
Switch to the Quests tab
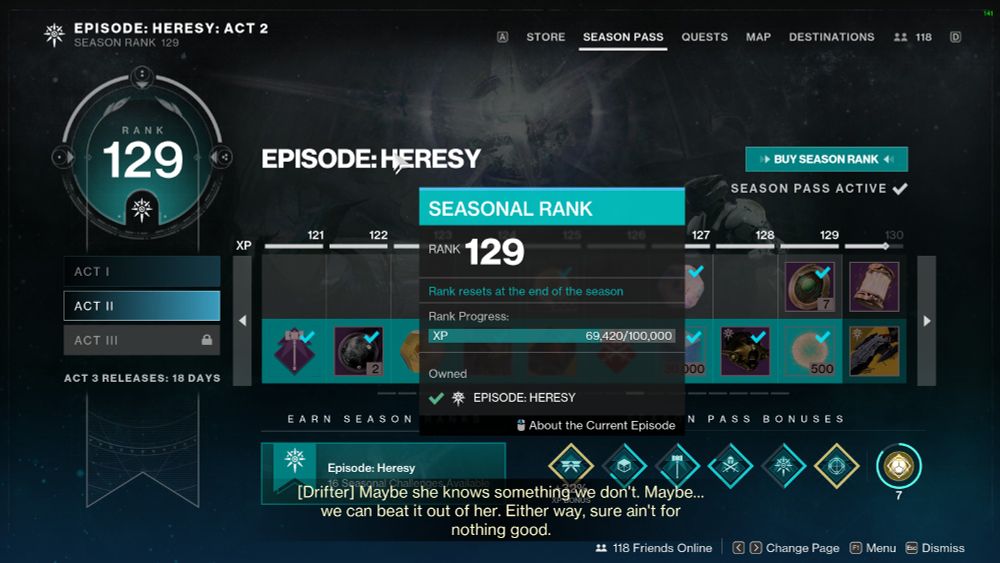tap(704, 37)
